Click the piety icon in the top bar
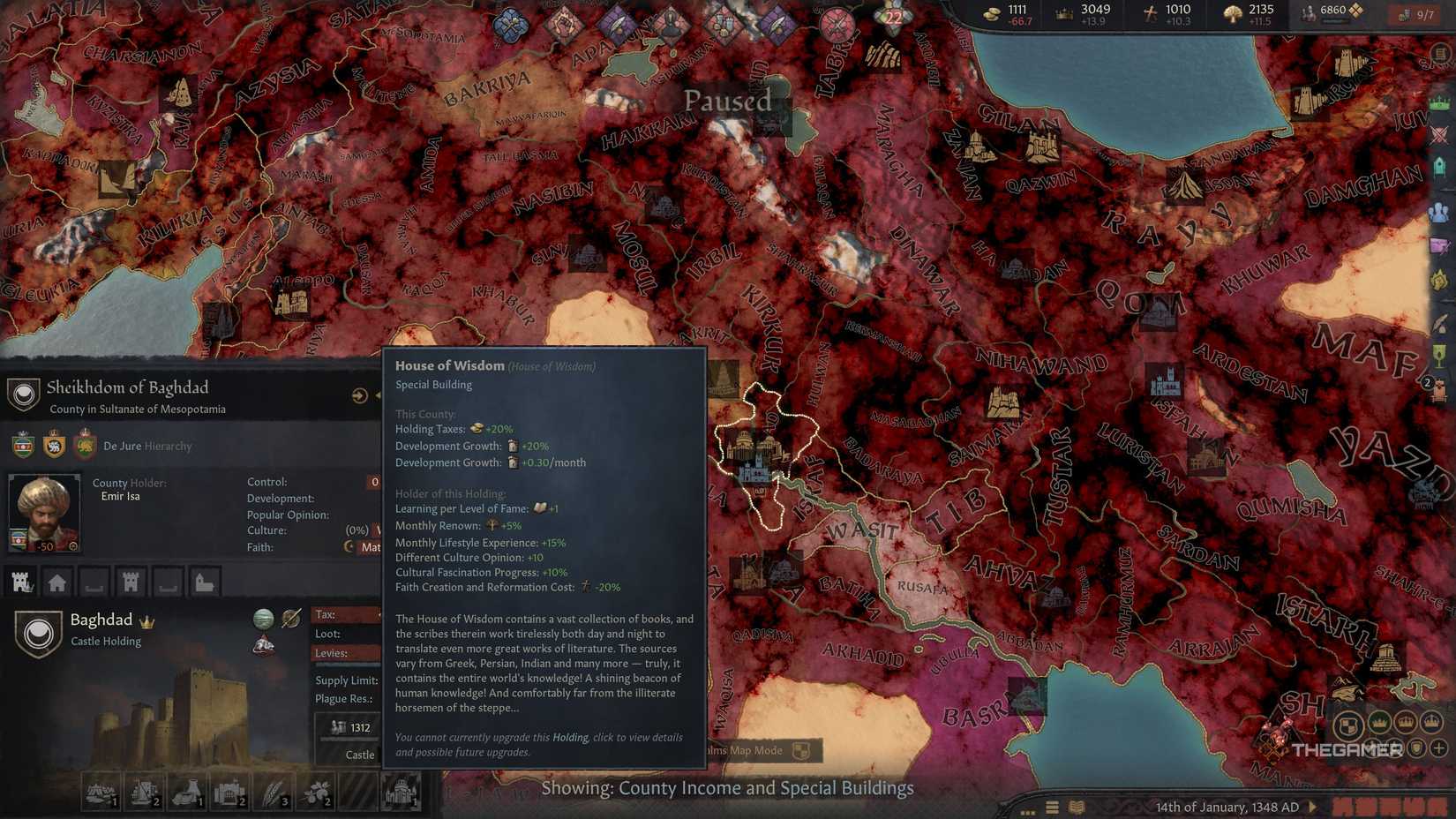1456x819 pixels. click(x=1152, y=12)
